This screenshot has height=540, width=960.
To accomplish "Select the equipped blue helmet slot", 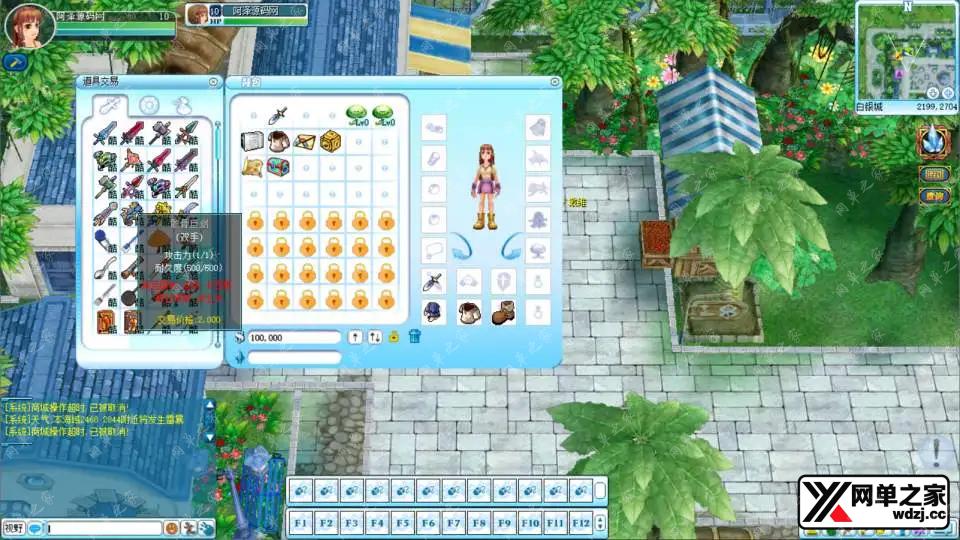I will click(433, 311).
